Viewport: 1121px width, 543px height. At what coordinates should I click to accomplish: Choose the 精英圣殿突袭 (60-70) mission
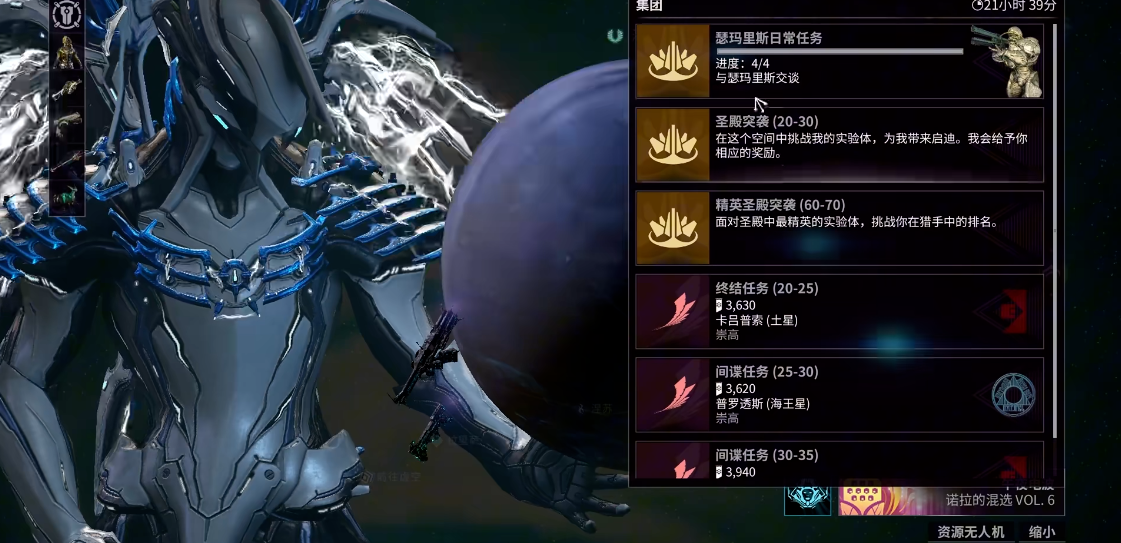(x=838, y=228)
